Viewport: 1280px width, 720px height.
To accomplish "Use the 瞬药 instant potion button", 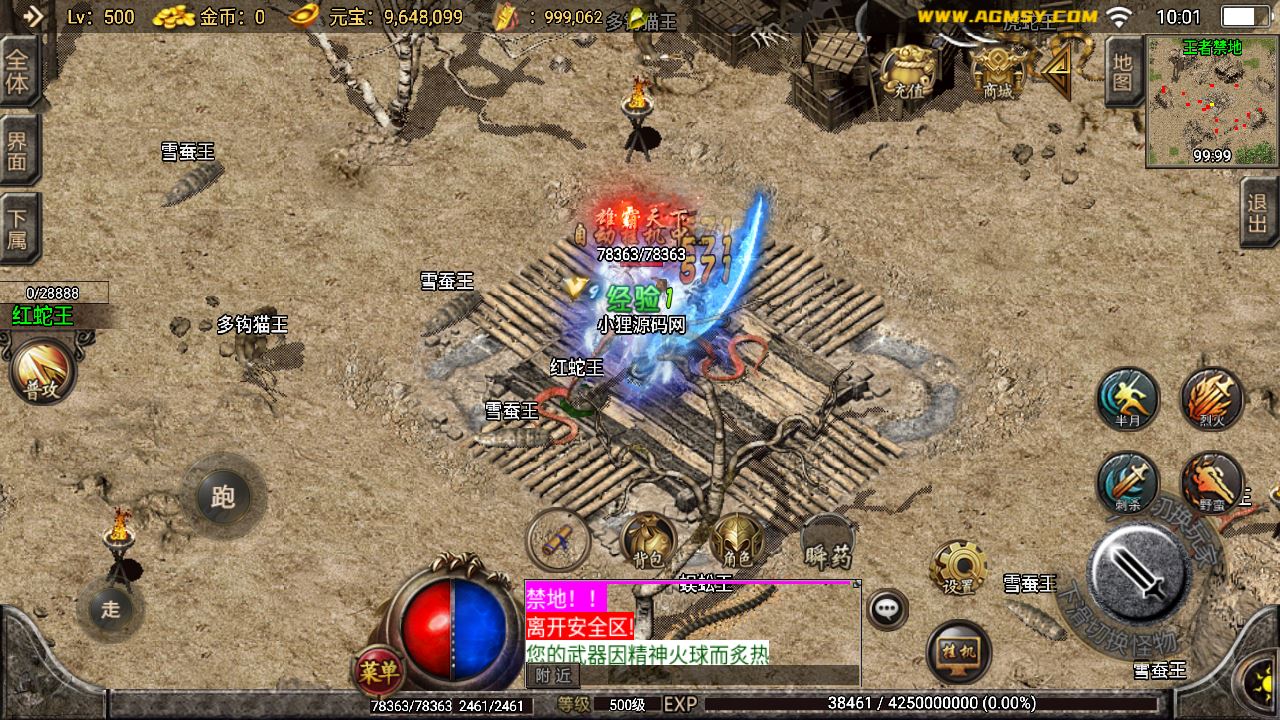I will [x=827, y=541].
